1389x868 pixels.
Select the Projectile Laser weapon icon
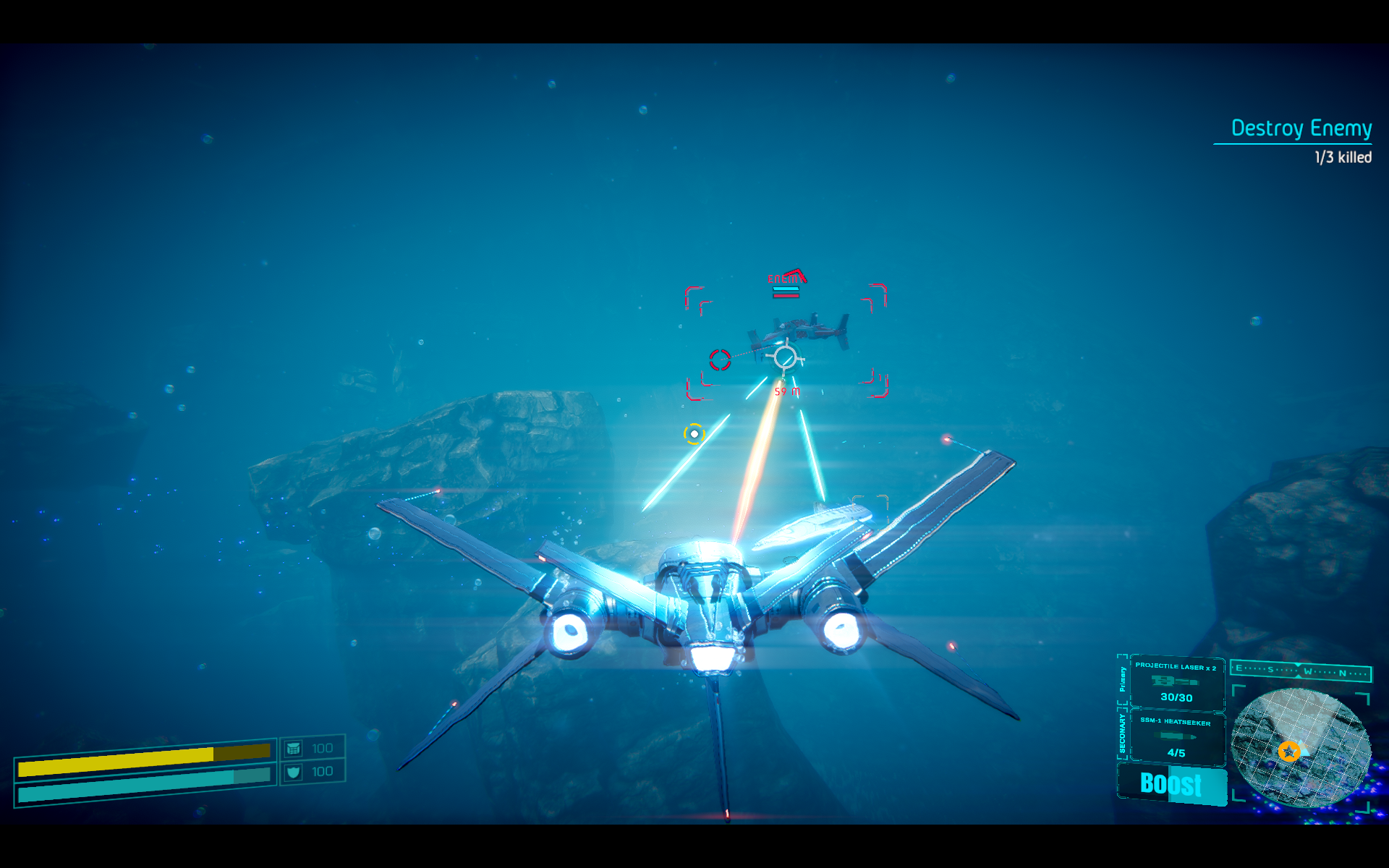[x=1175, y=681]
